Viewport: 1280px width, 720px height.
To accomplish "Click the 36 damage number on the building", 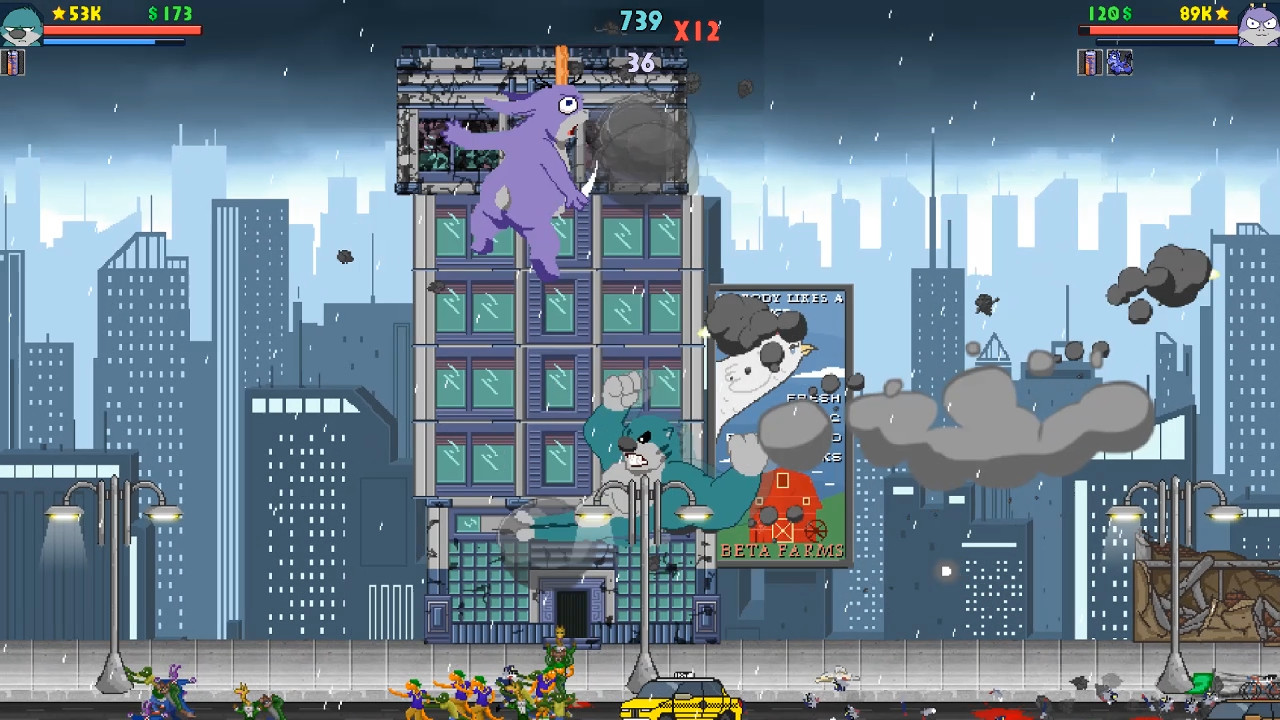I will 642,63.
